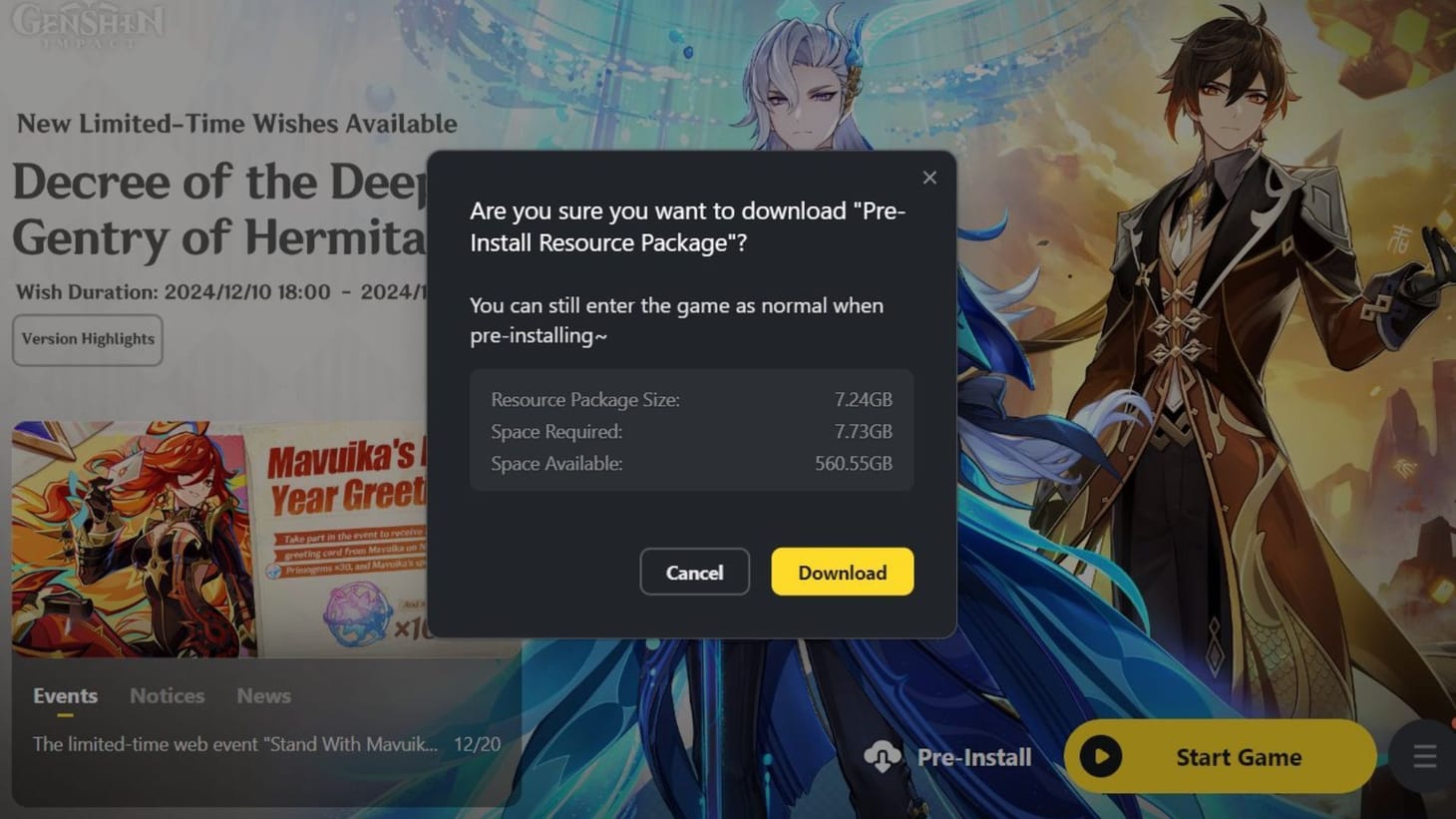Cancel the resource package download
This screenshot has height=819, width=1456.
coord(694,572)
